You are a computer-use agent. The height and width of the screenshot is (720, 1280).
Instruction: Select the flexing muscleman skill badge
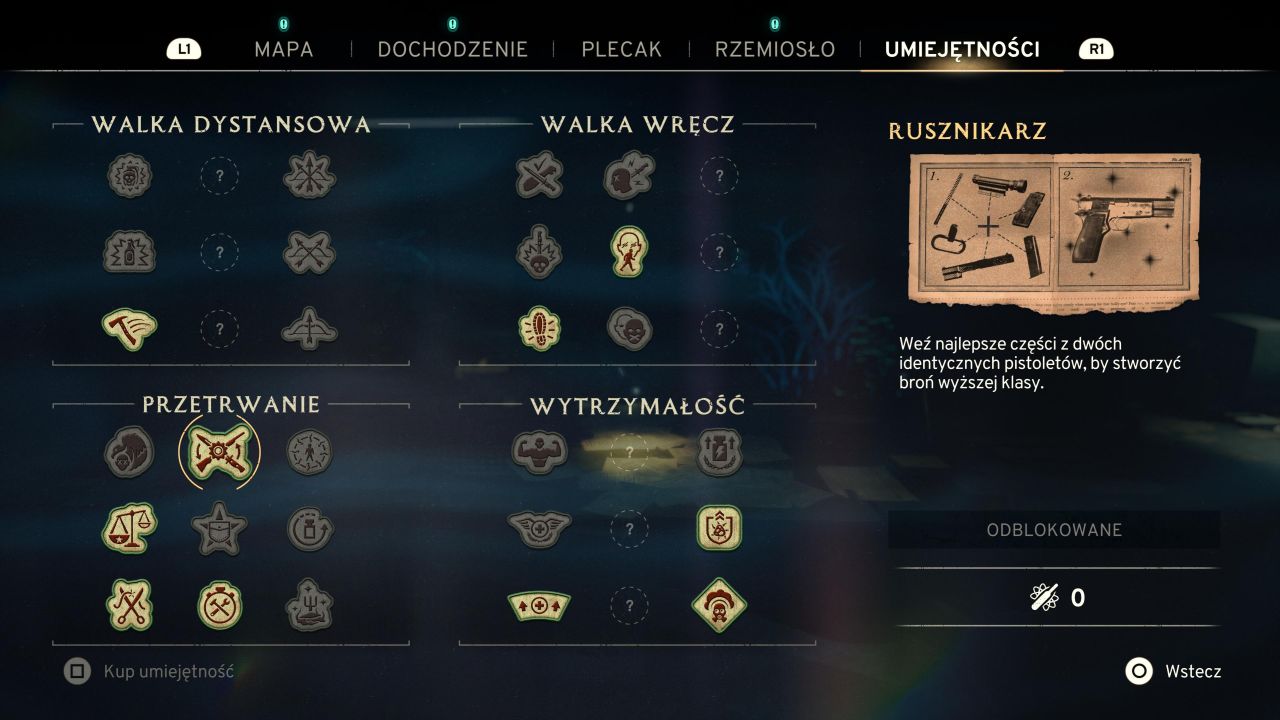click(539, 452)
